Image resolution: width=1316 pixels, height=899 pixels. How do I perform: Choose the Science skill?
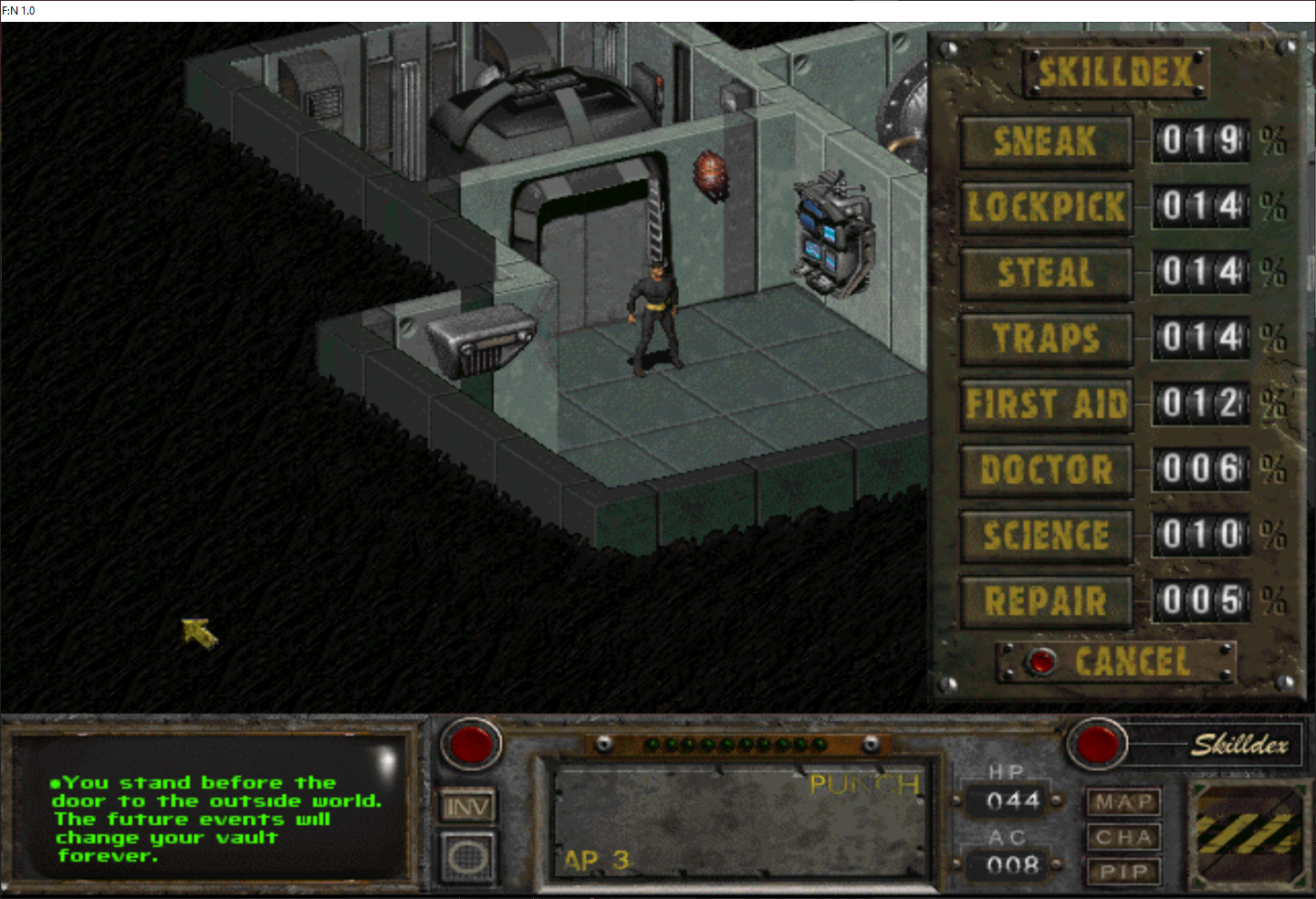click(1046, 536)
